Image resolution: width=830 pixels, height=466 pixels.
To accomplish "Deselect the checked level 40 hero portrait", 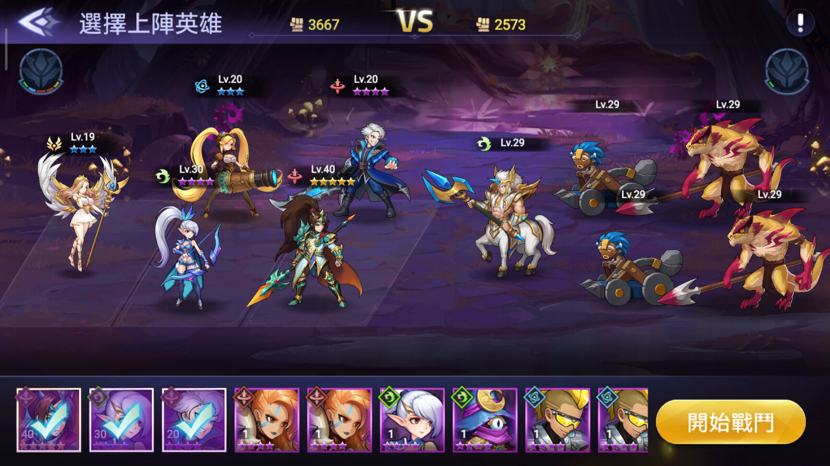I will click(49, 421).
